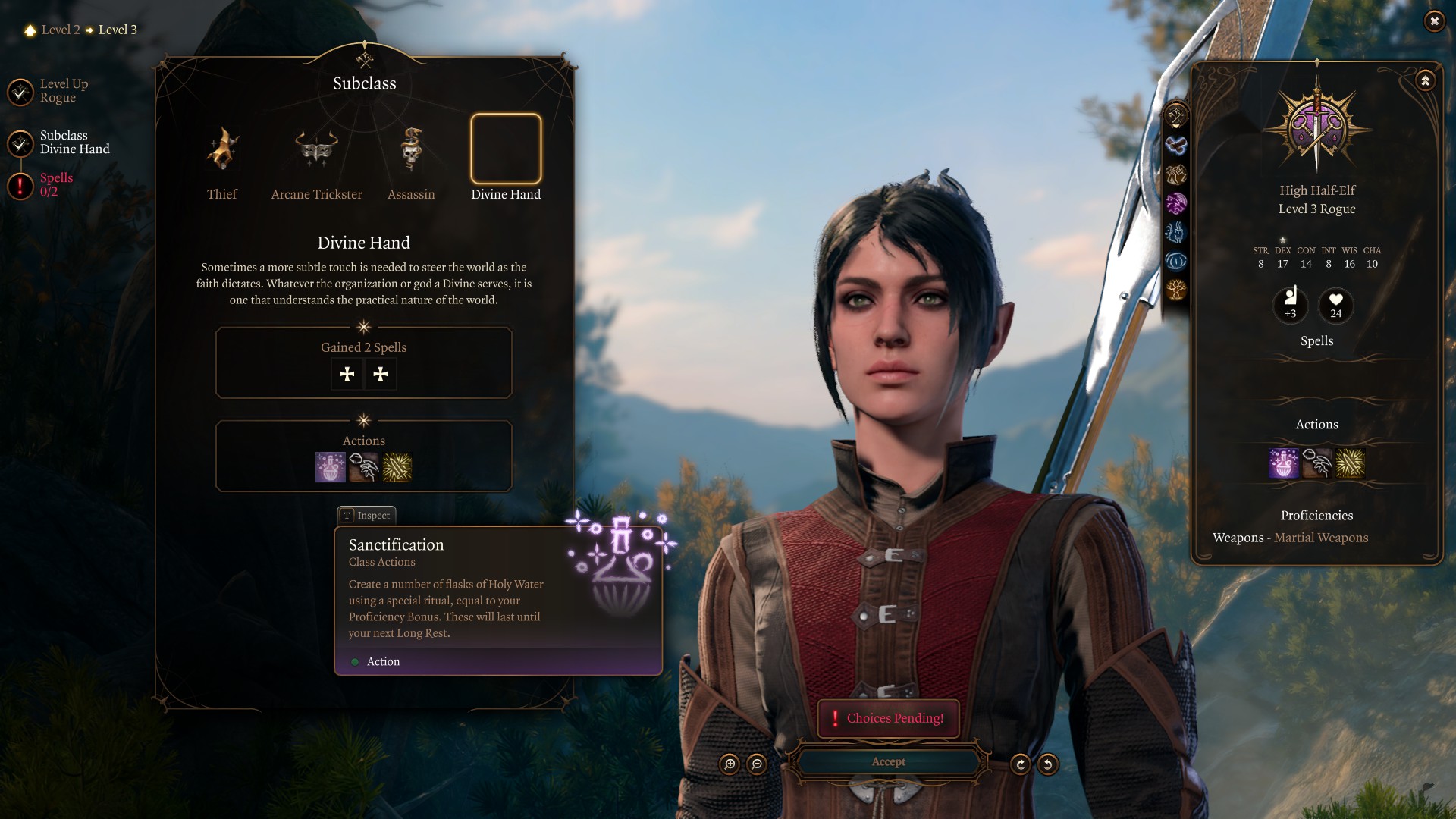Rotate character counterclockwise
The width and height of the screenshot is (1456, 819).
point(1048,764)
